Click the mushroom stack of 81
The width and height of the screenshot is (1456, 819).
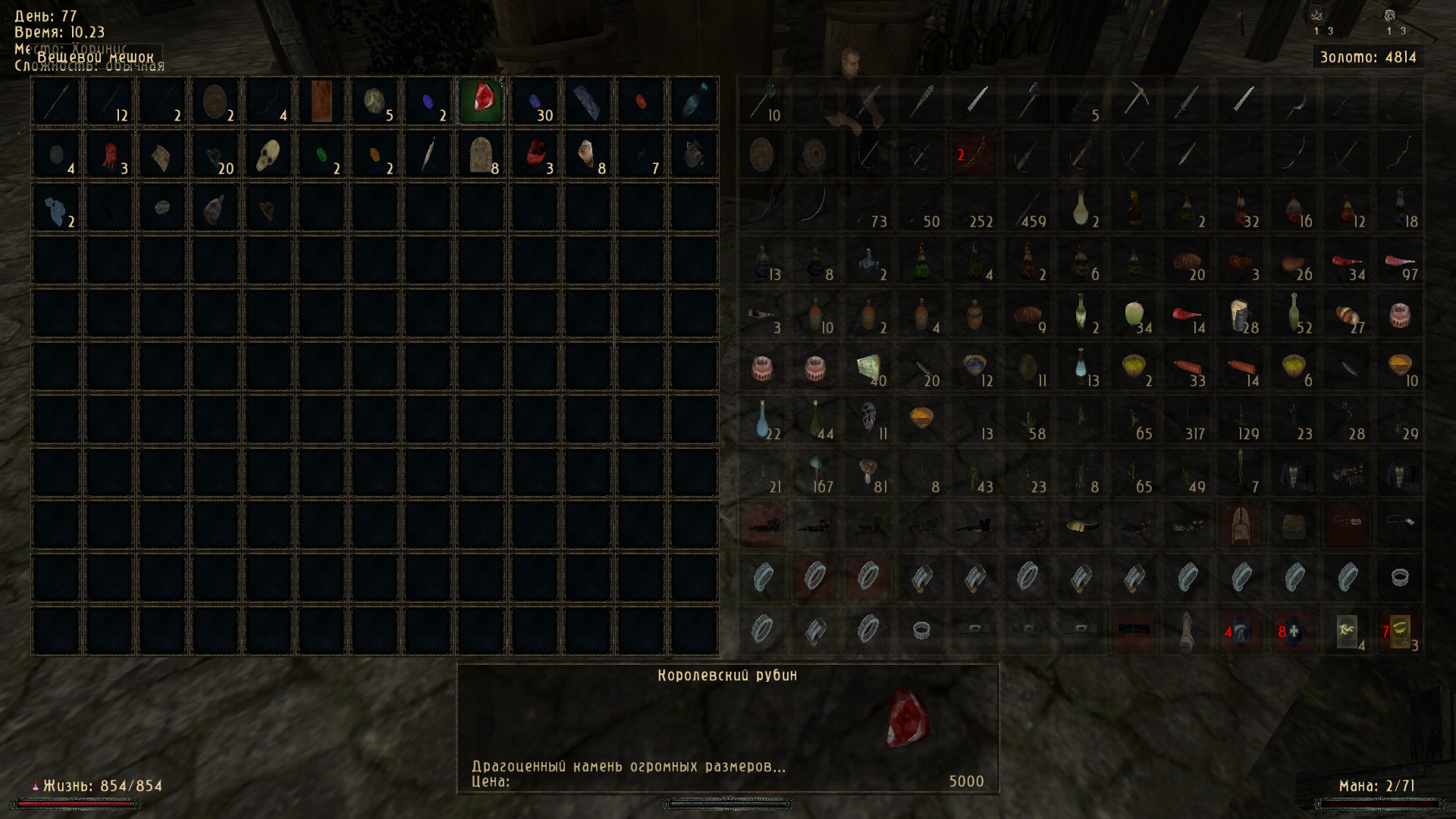pyautogui.click(x=868, y=473)
